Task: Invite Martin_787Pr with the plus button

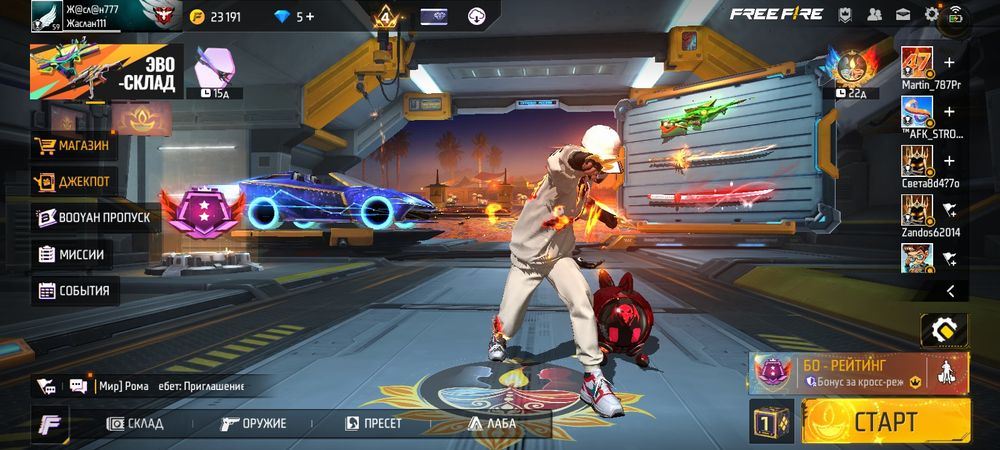Action: pyautogui.click(x=949, y=62)
